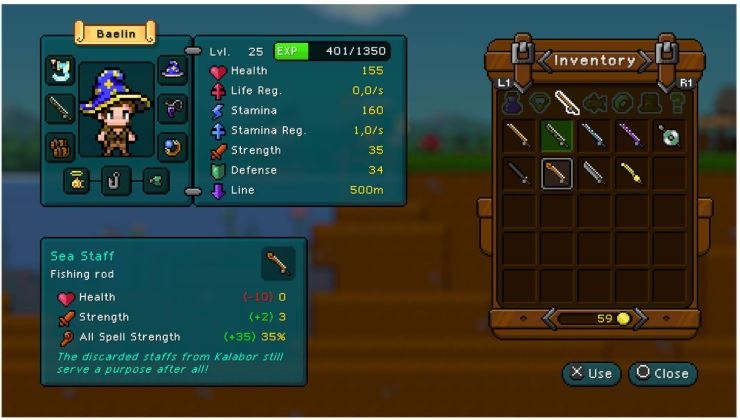Open the gem inventory tab
Screen dimensions: 740x420
tap(539, 101)
